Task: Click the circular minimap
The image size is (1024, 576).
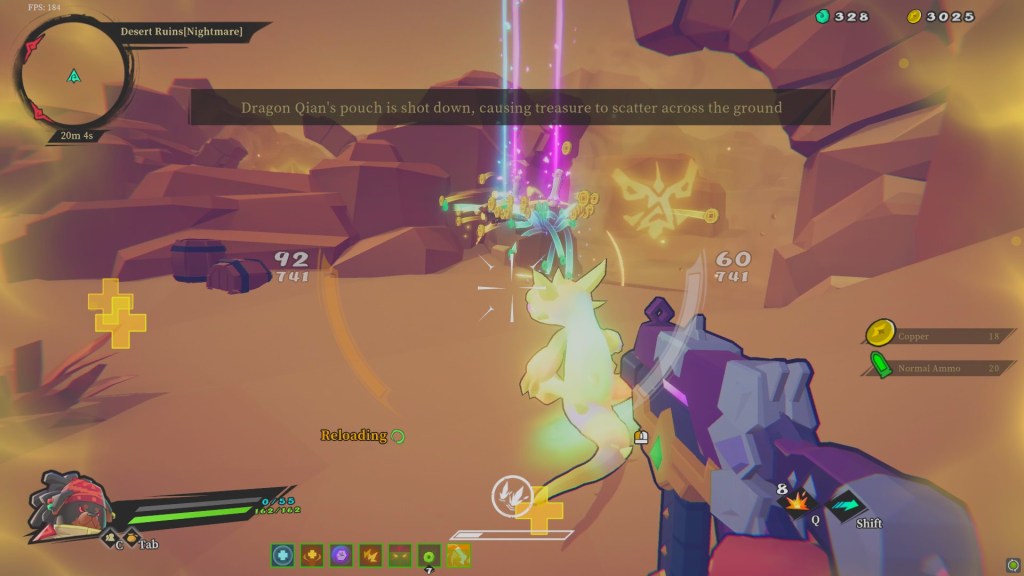Action: pyautogui.click(x=72, y=75)
